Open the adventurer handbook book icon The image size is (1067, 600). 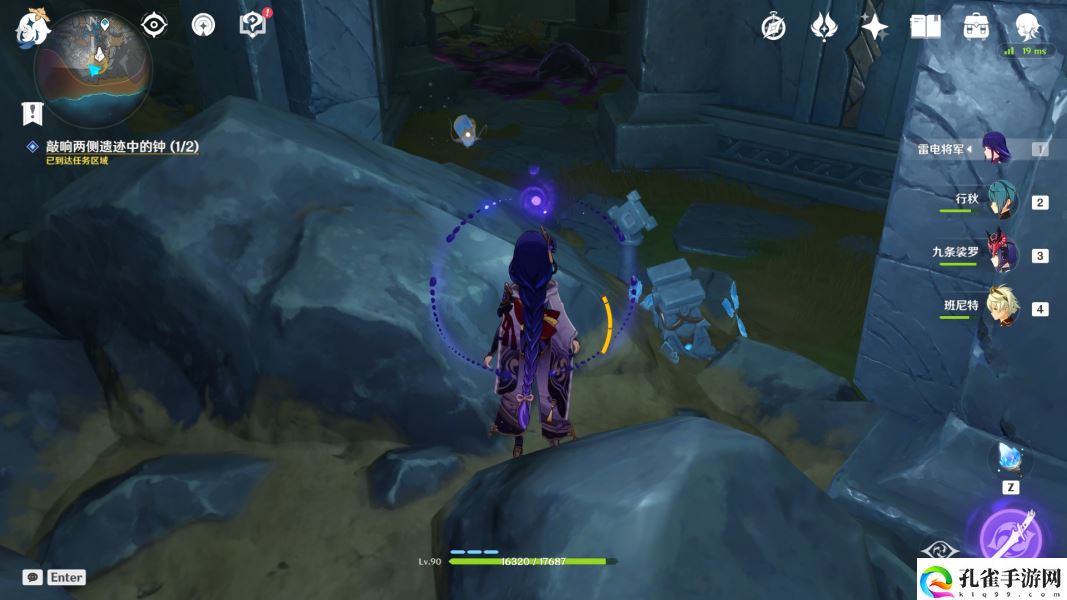tap(925, 27)
